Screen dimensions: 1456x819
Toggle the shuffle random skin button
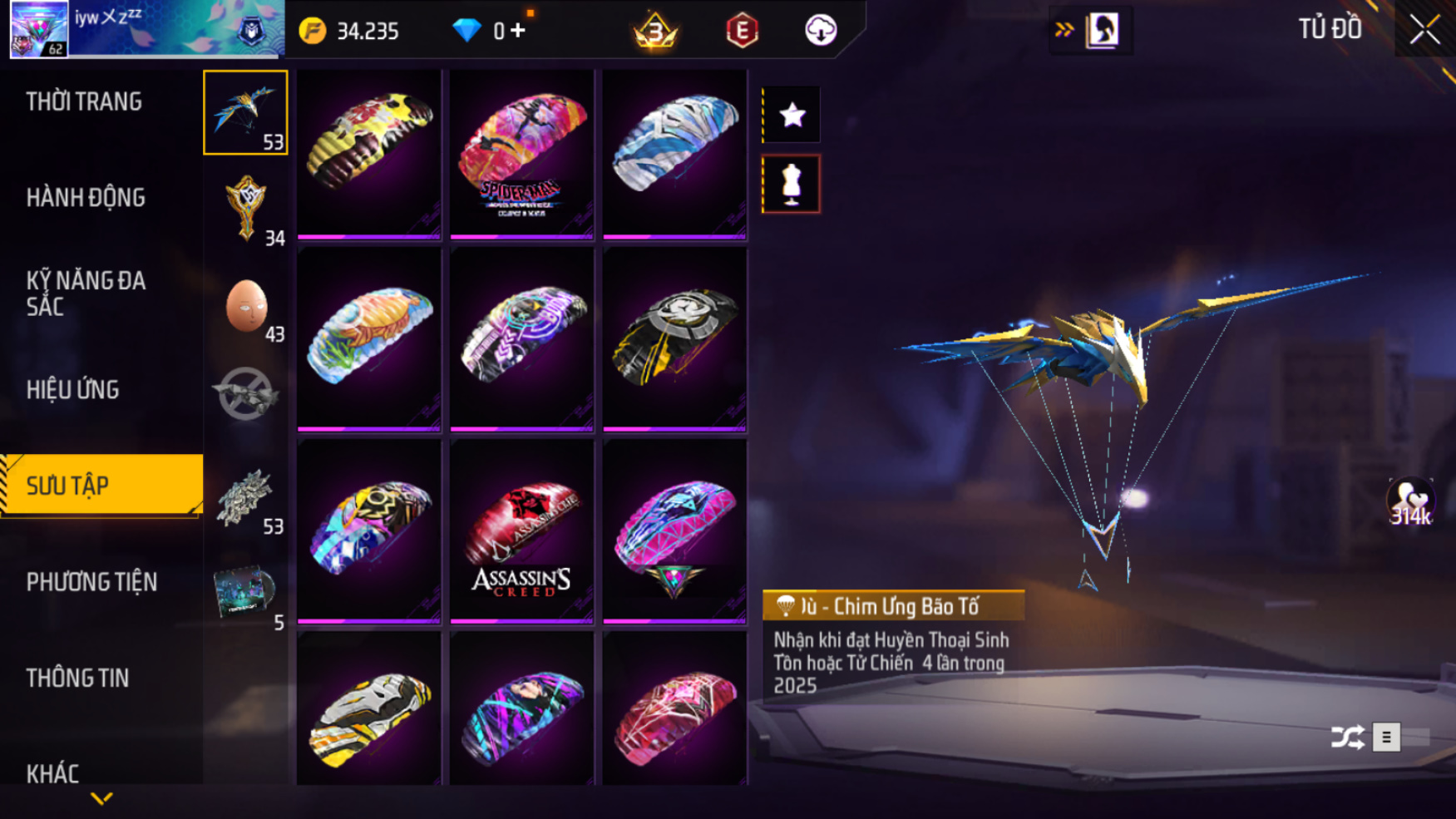point(1347,737)
